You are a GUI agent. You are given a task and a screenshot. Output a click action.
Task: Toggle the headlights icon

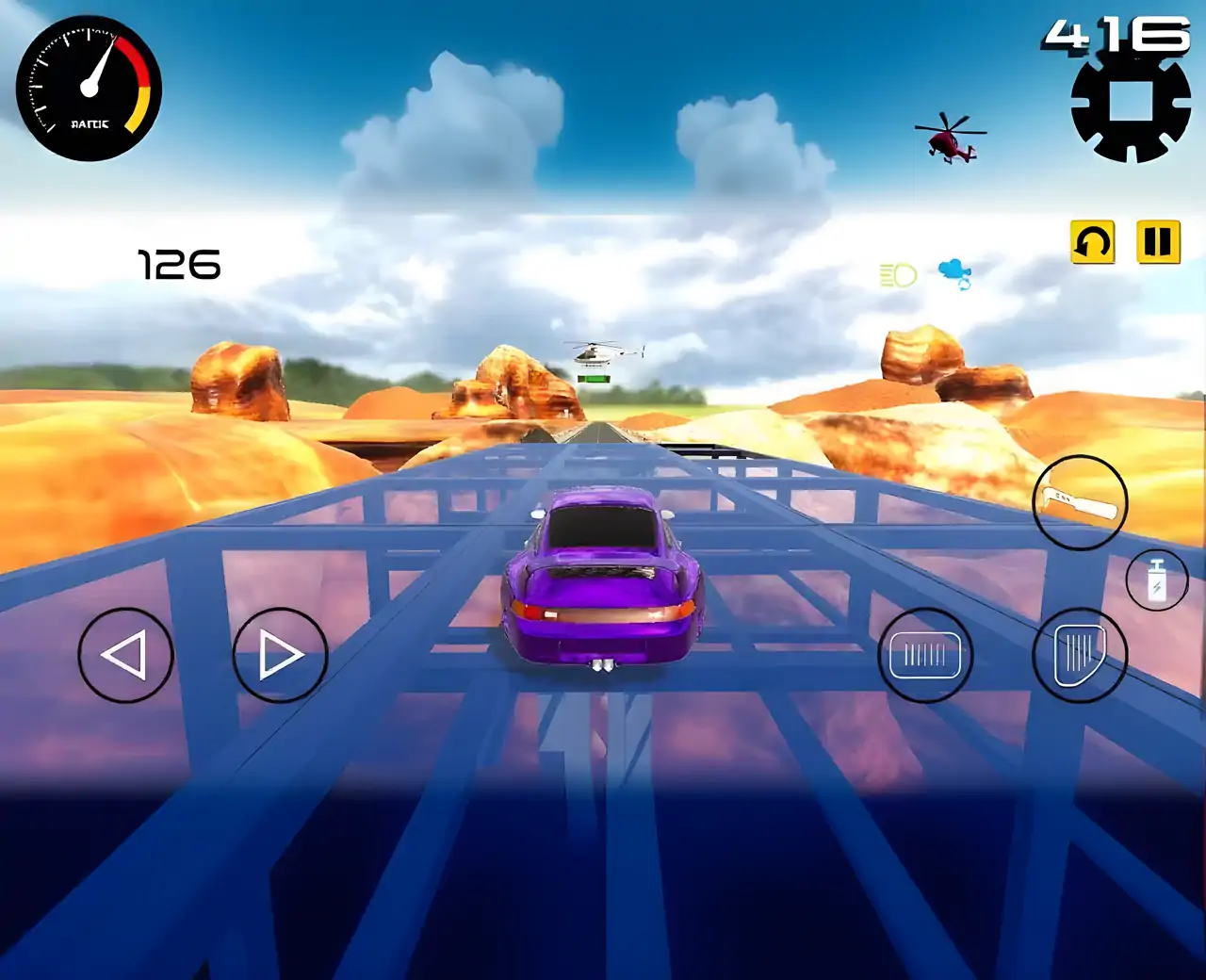(x=898, y=275)
